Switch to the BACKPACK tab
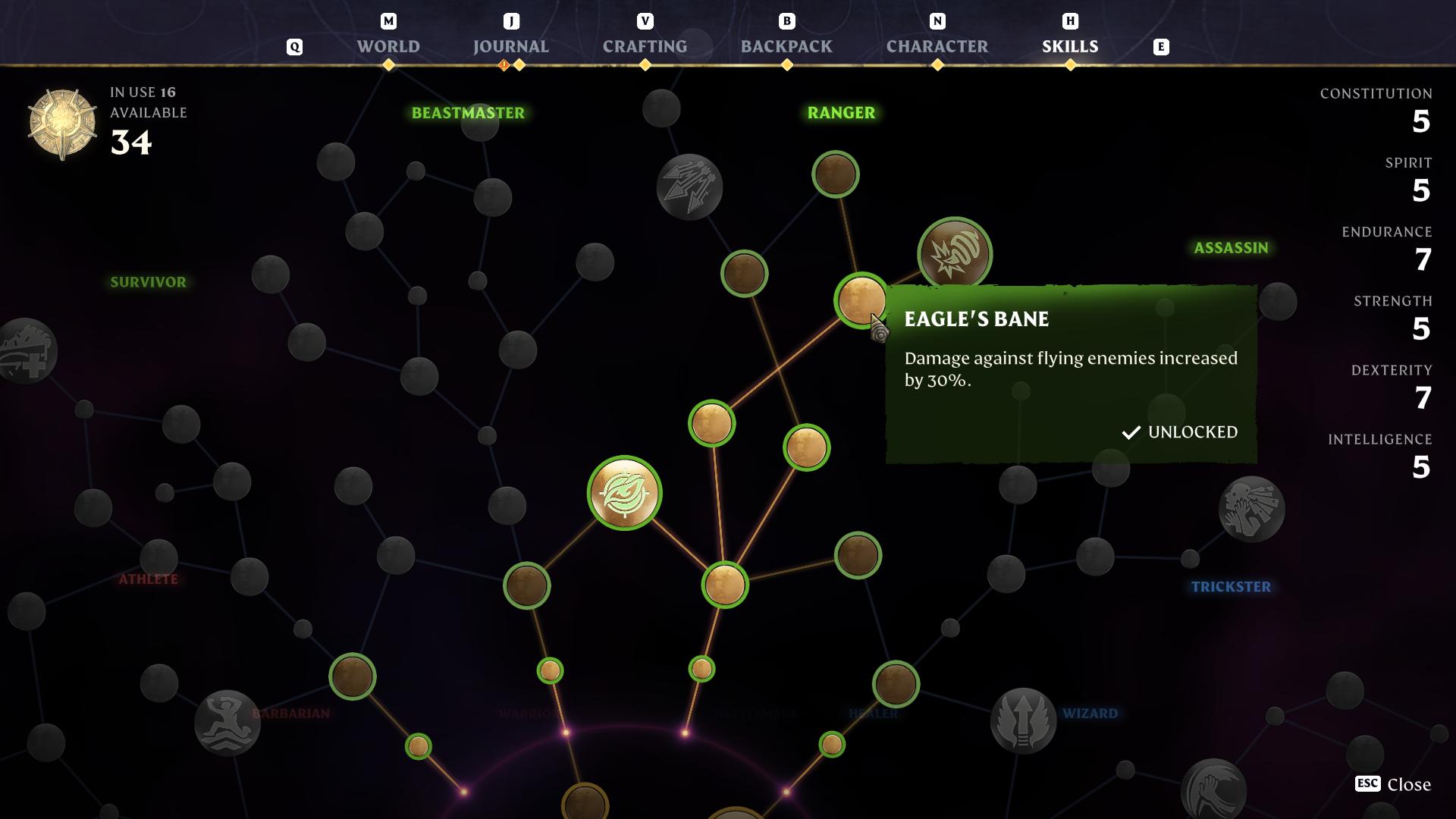The height and width of the screenshot is (819, 1456). [x=785, y=45]
